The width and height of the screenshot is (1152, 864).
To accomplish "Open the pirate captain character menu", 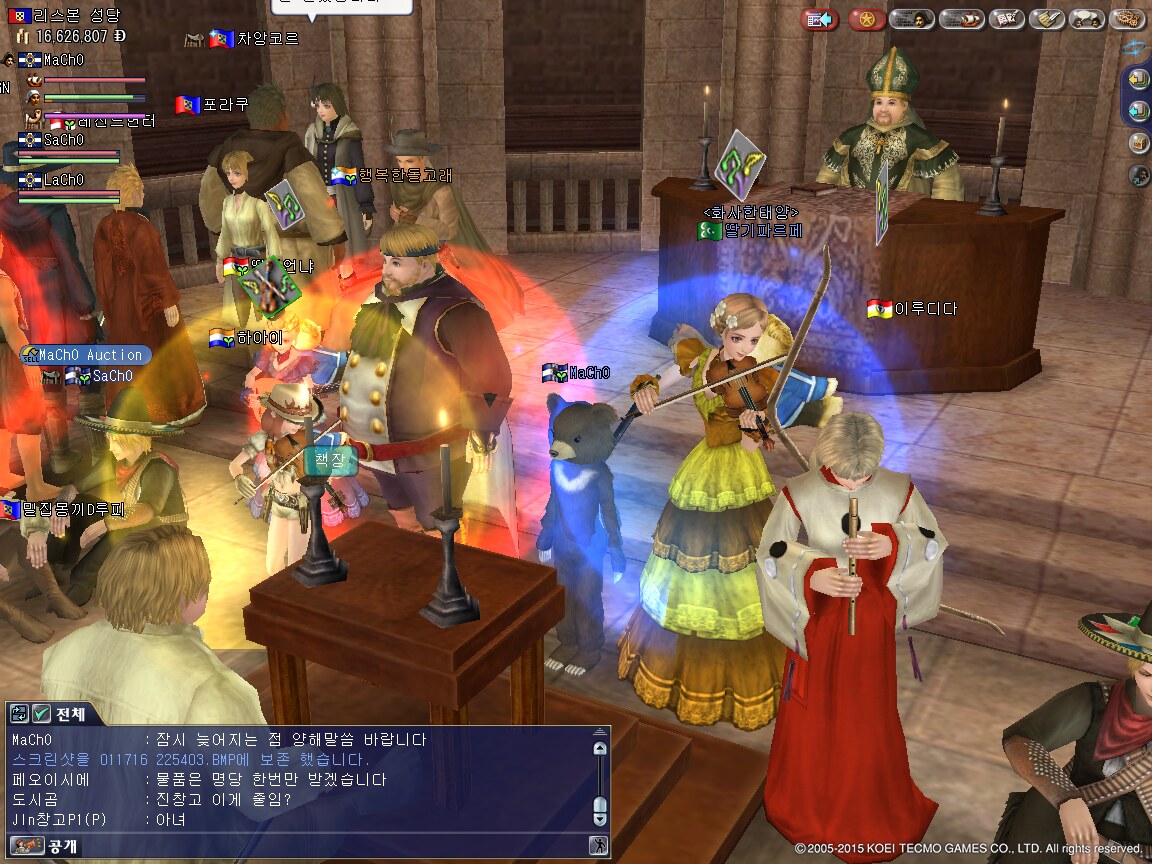I will click(911, 19).
